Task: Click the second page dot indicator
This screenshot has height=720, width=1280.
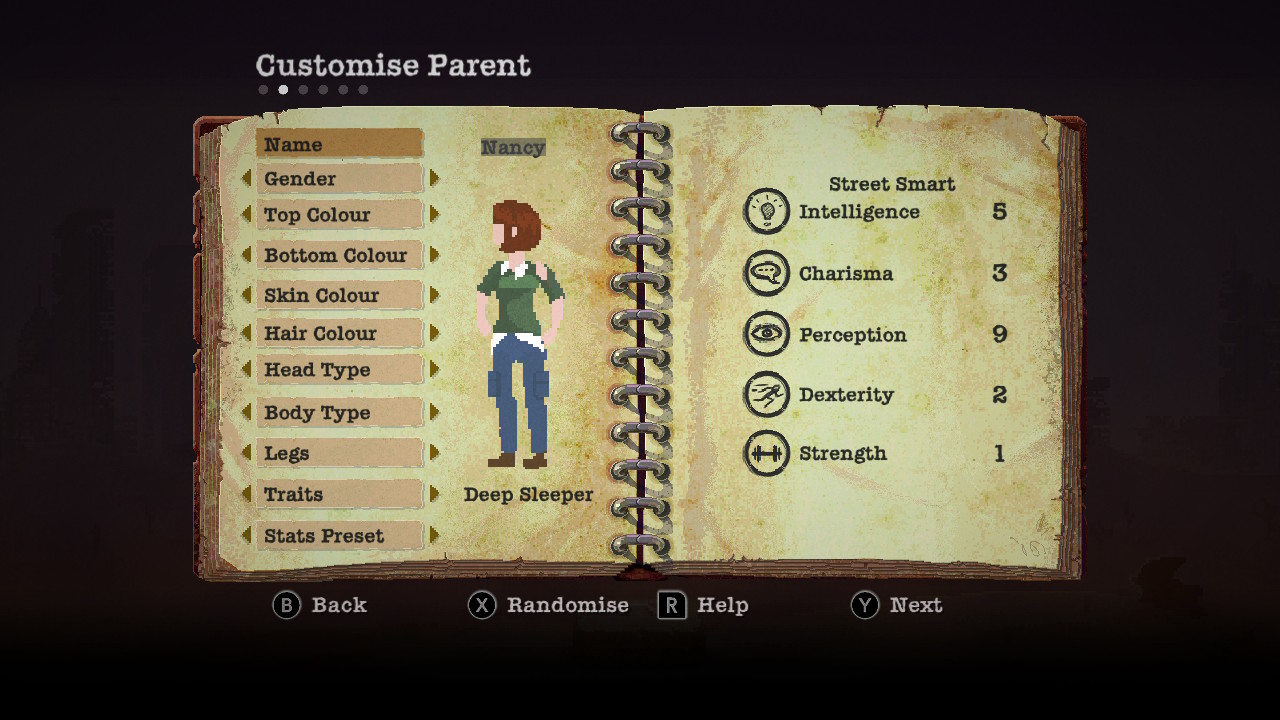Action: pyautogui.click(x=282, y=89)
